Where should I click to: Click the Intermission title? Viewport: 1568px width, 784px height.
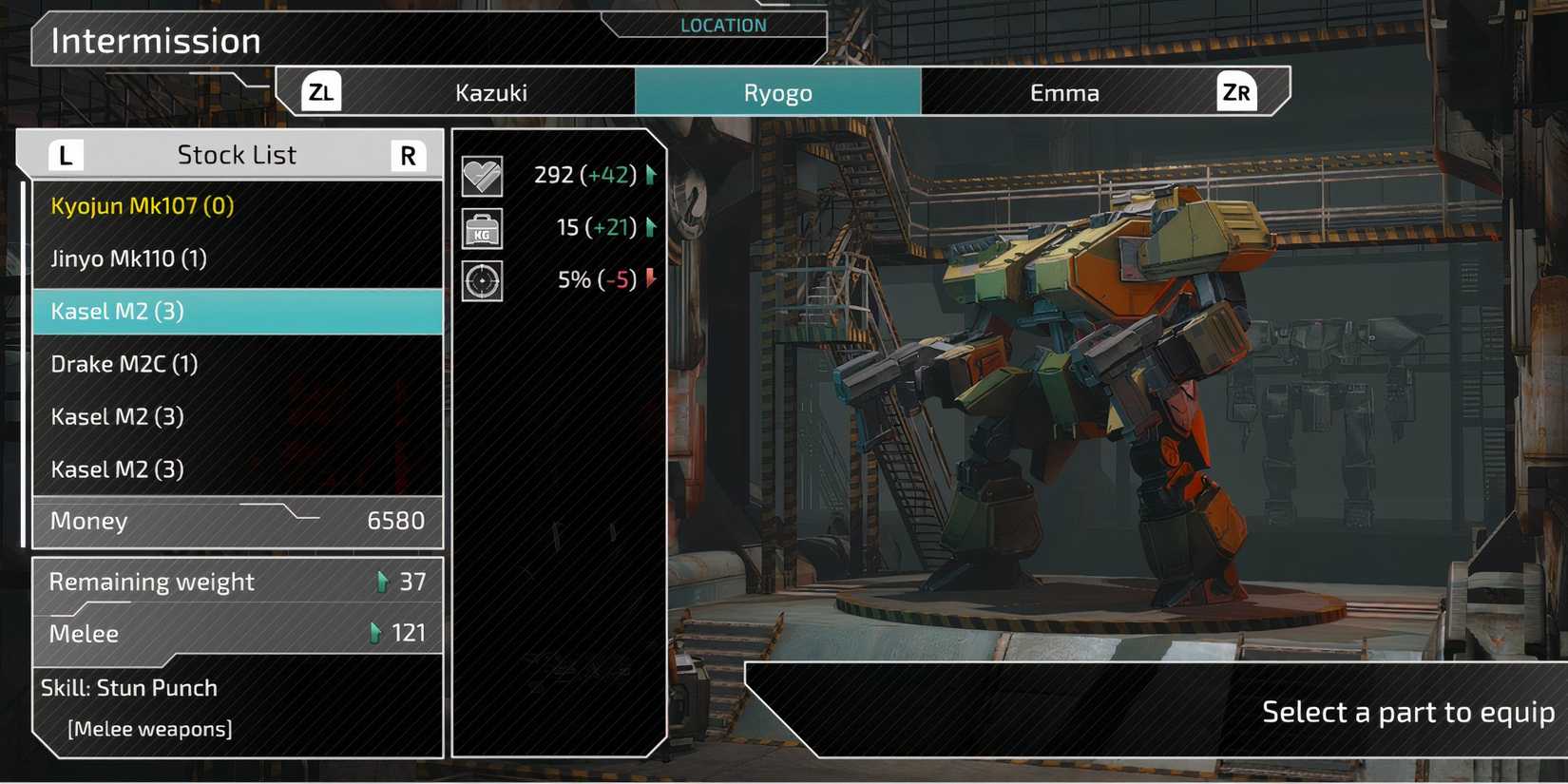[x=157, y=41]
